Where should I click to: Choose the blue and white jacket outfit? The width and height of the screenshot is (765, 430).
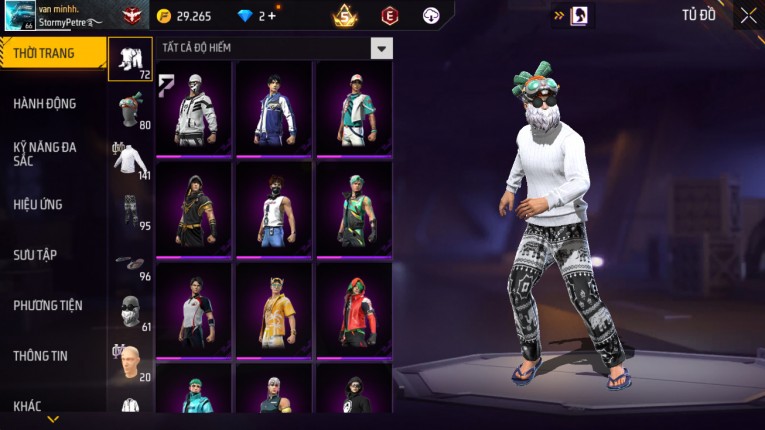274,108
